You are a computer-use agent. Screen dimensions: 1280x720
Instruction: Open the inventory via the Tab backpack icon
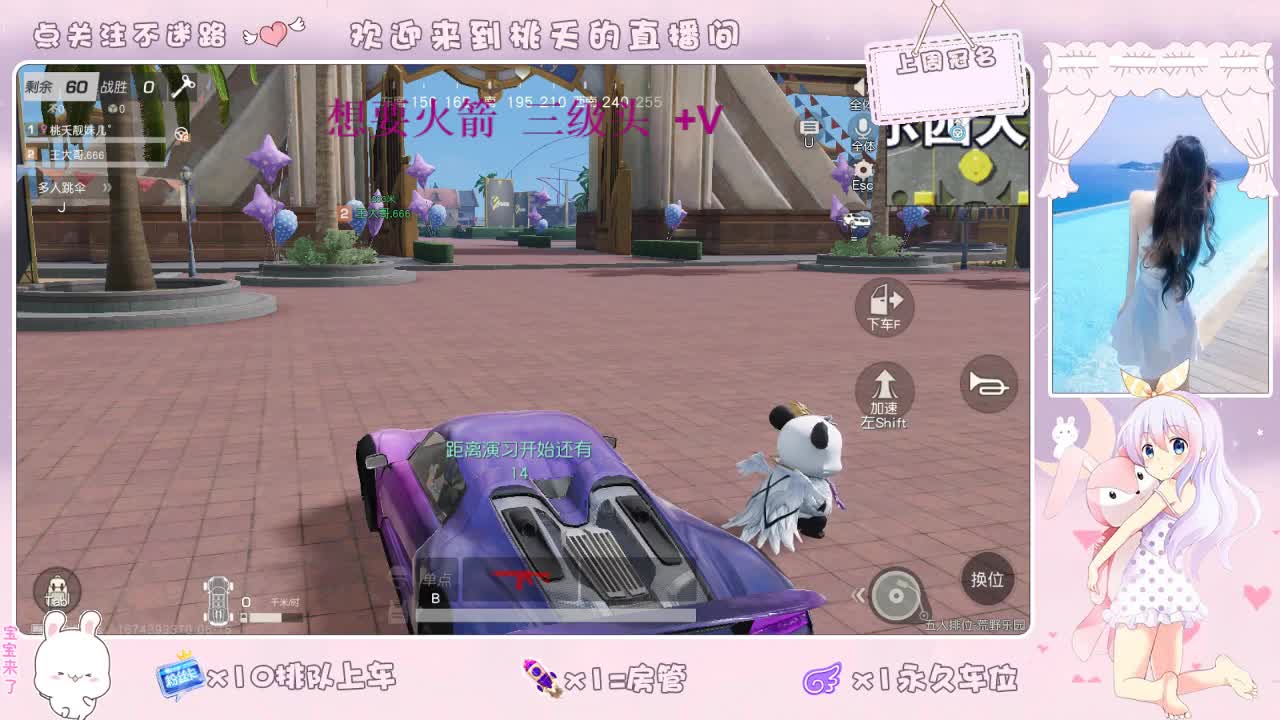click(x=58, y=590)
